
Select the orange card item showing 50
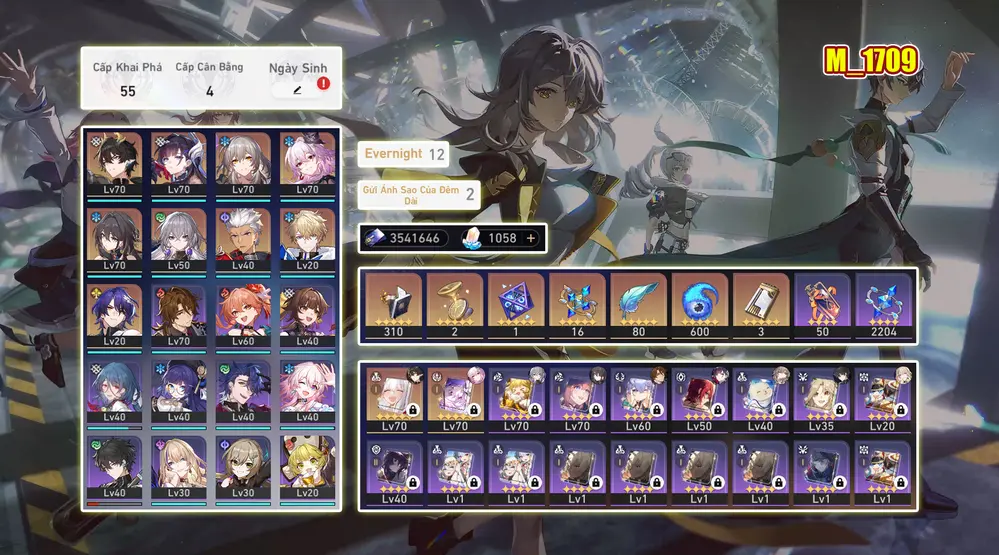(x=822, y=304)
